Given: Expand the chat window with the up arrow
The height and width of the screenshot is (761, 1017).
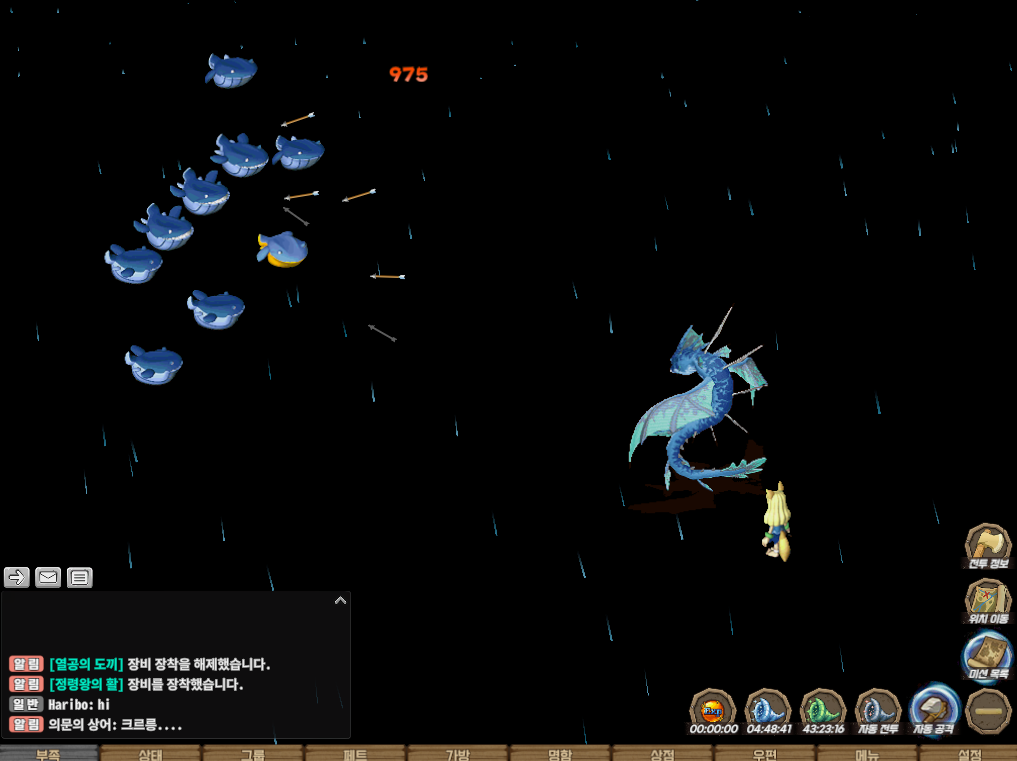Looking at the screenshot, I should 340,601.
